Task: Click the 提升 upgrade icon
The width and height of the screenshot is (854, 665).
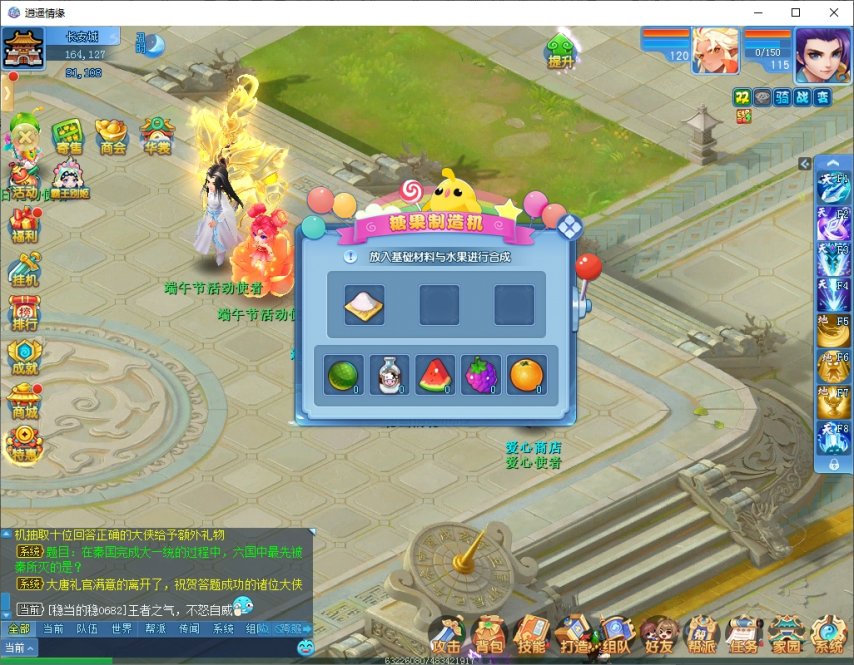Action: coord(561,50)
